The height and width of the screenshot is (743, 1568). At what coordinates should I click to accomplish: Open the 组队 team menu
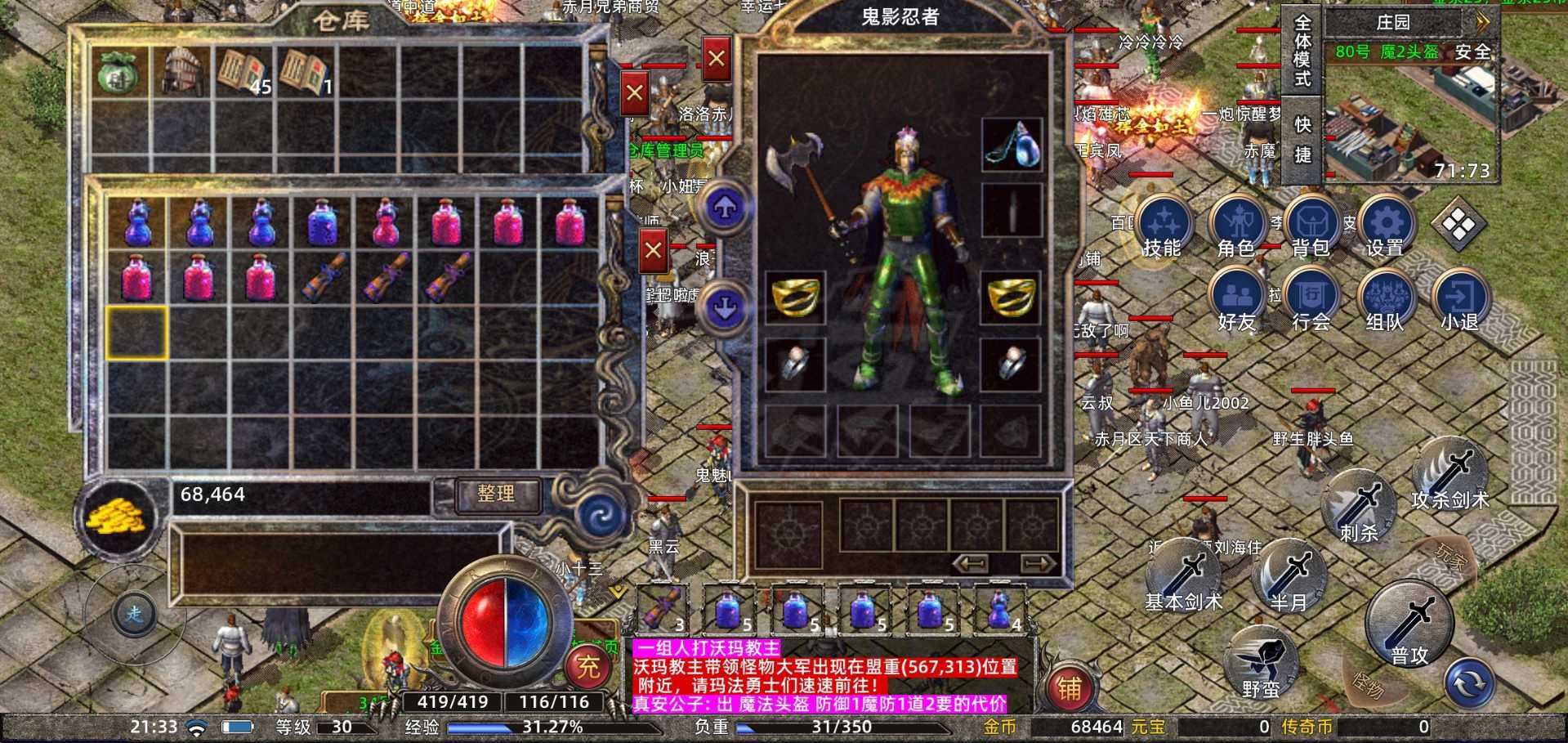tap(1385, 299)
